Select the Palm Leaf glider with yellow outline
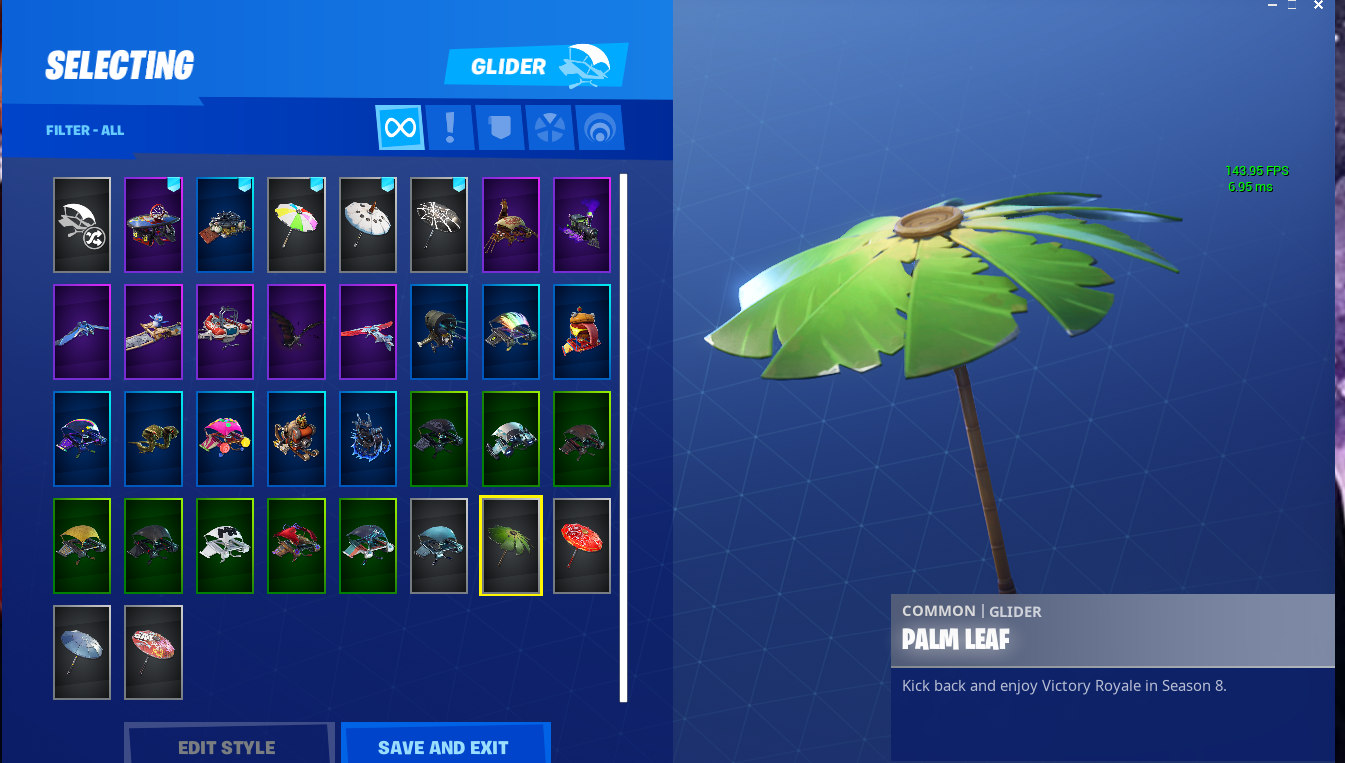The image size is (1345, 763). 510,545
